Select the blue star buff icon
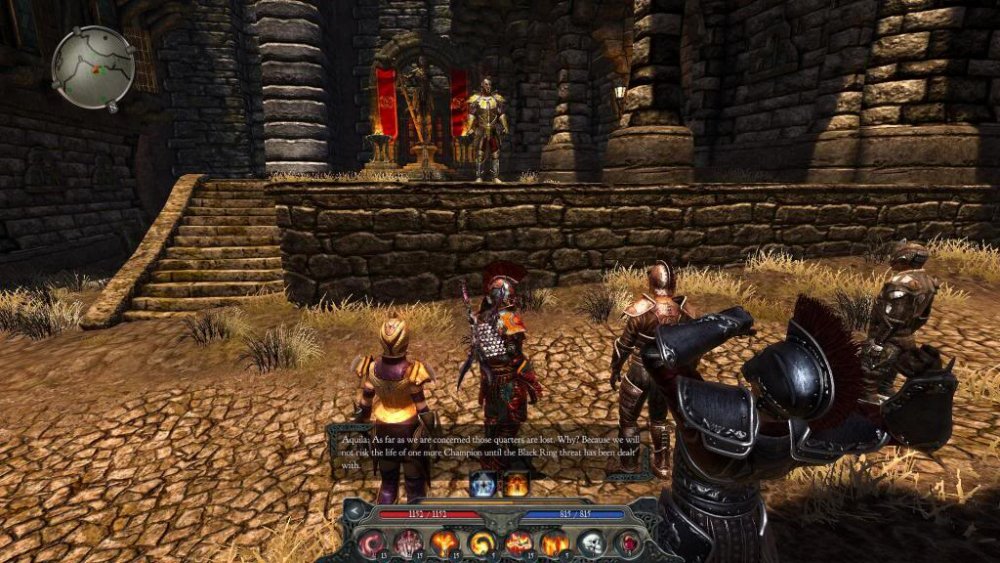The image size is (1000, 563). 483,485
